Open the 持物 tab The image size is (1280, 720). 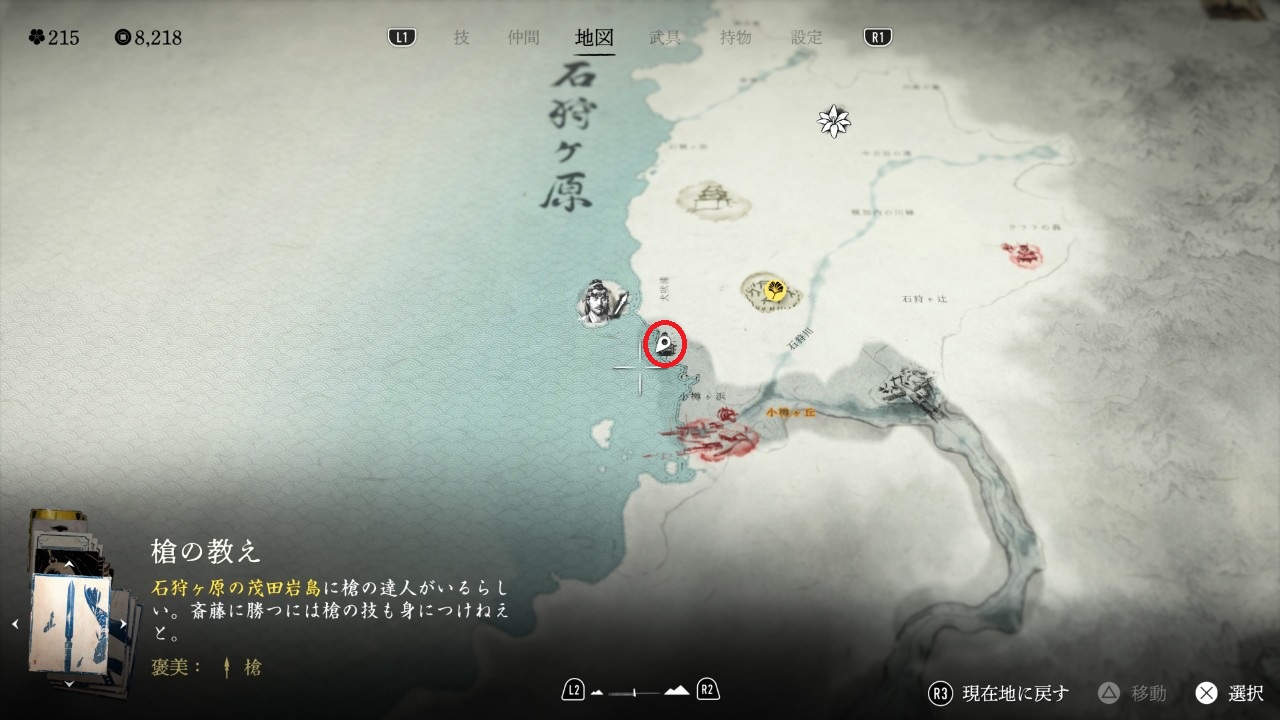pos(735,38)
